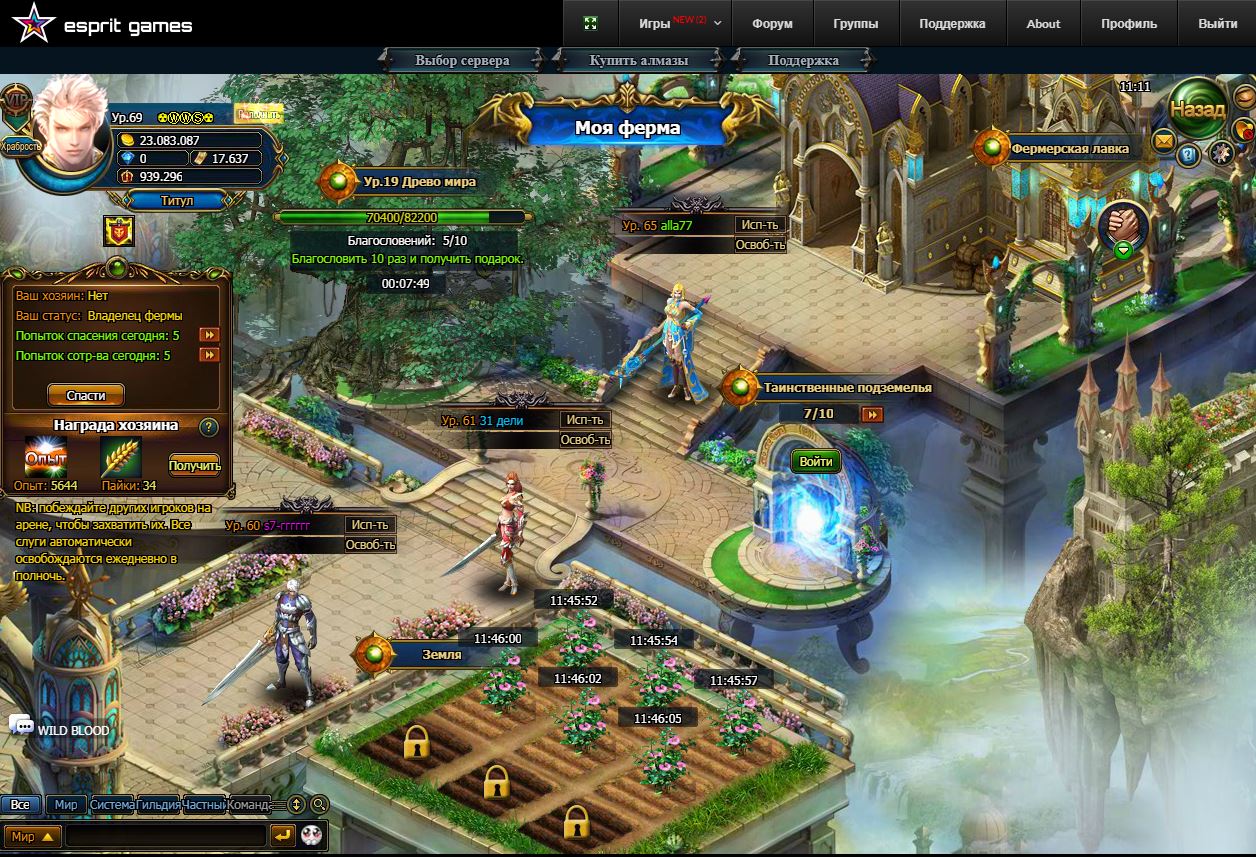Switch chat to the Гильдия tab
Viewport: 1256px width, 857px height.
pos(158,804)
